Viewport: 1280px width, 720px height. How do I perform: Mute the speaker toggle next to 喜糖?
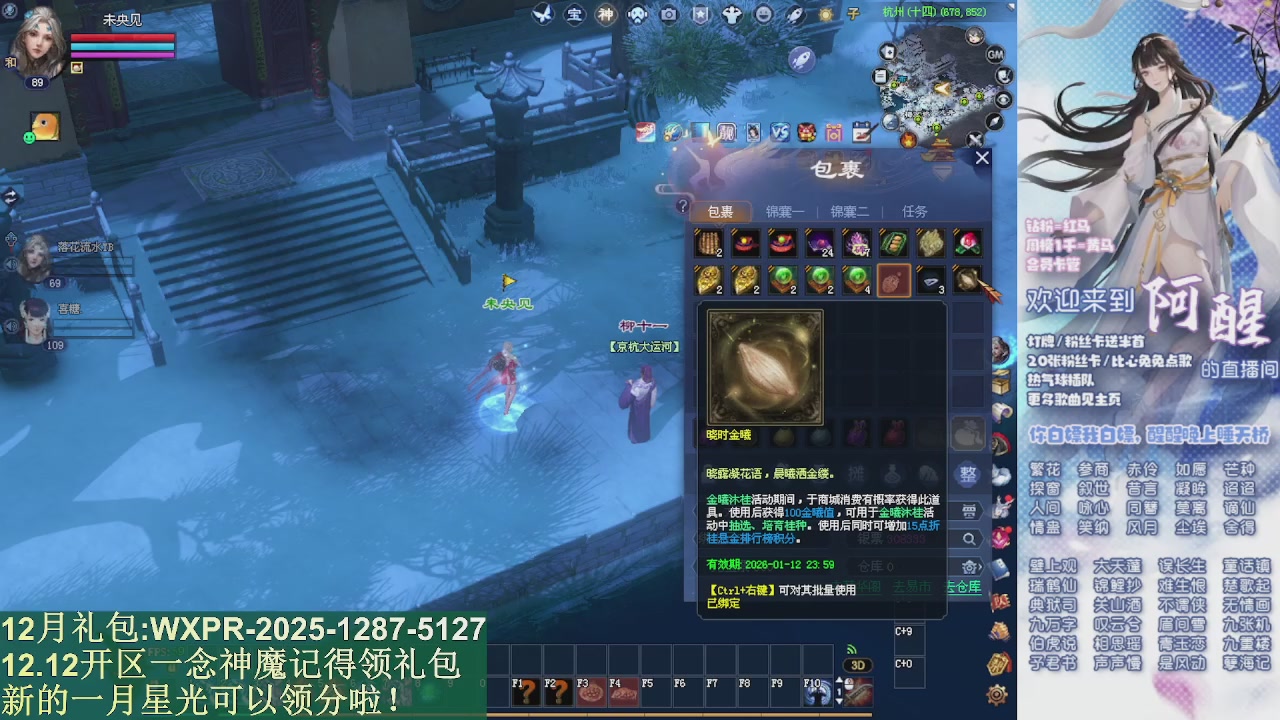coord(10,327)
